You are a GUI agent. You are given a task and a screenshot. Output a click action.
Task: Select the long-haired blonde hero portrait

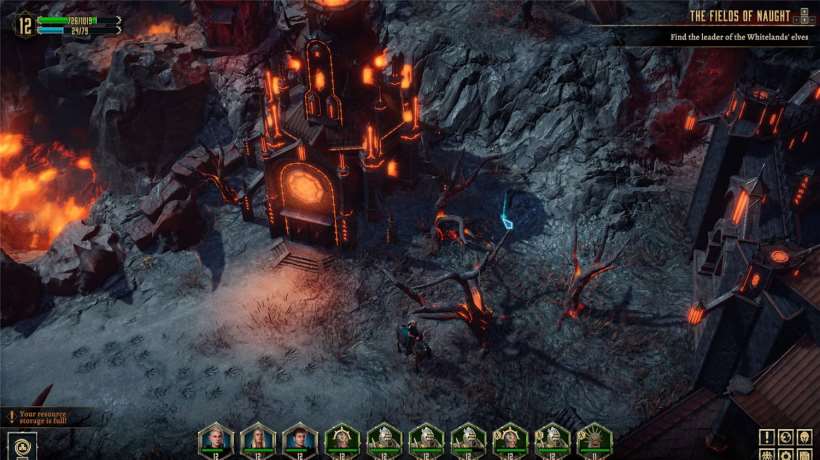[258, 438]
